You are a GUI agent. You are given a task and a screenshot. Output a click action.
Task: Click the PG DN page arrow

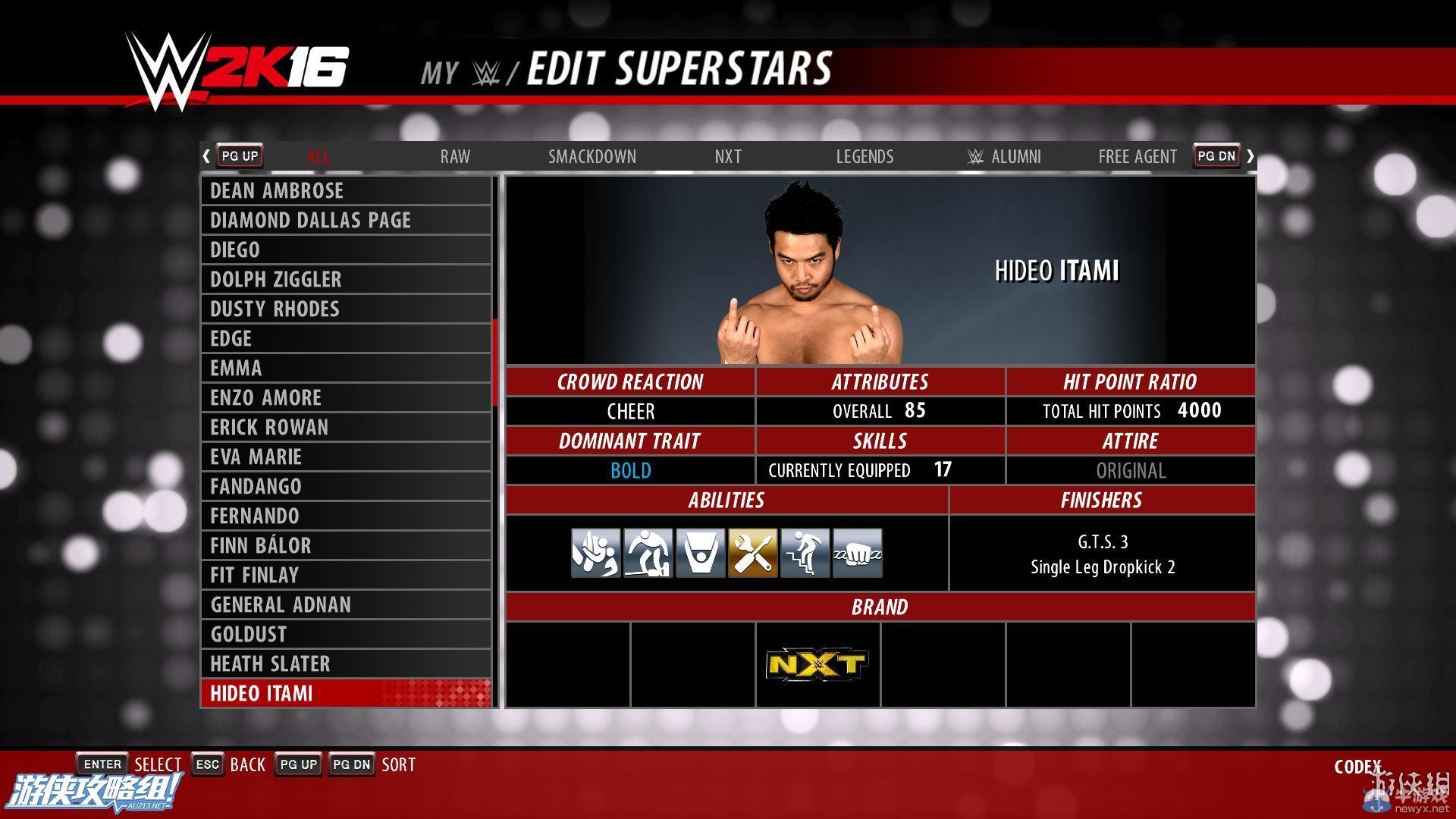tap(1216, 155)
